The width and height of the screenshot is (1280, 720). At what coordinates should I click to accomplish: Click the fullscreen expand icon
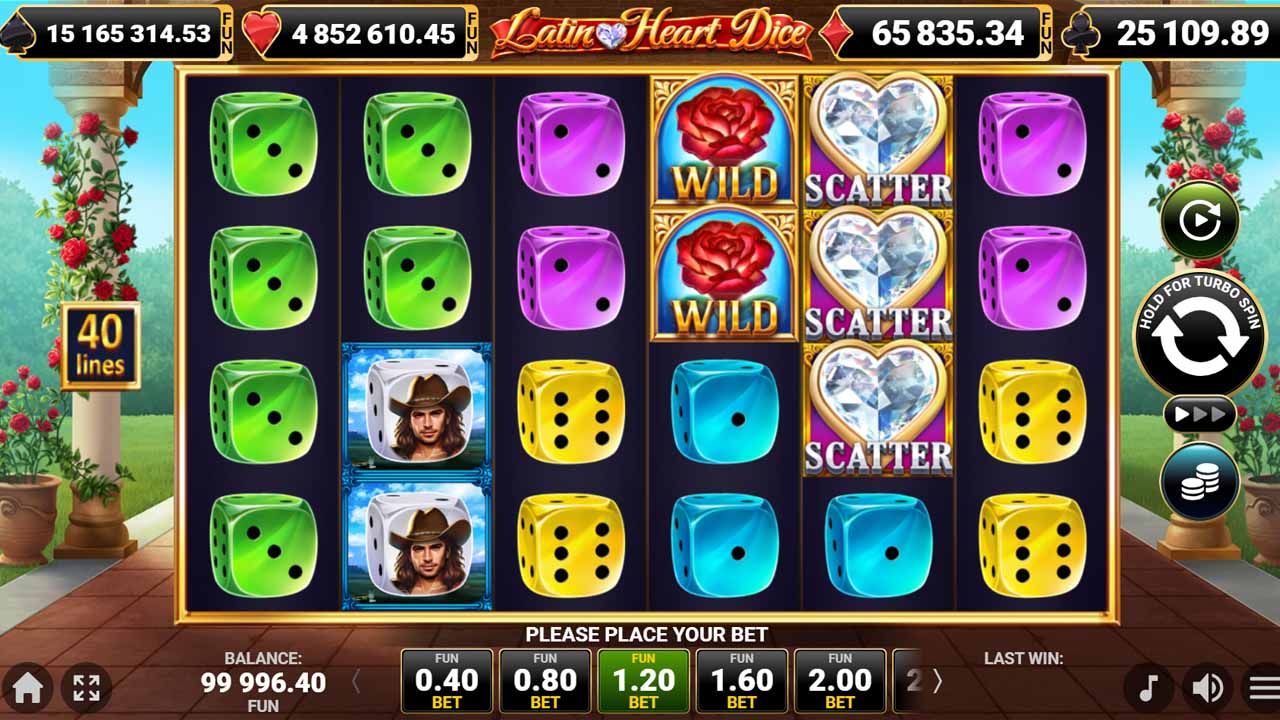pyautogui.click(x=90, y=689)
